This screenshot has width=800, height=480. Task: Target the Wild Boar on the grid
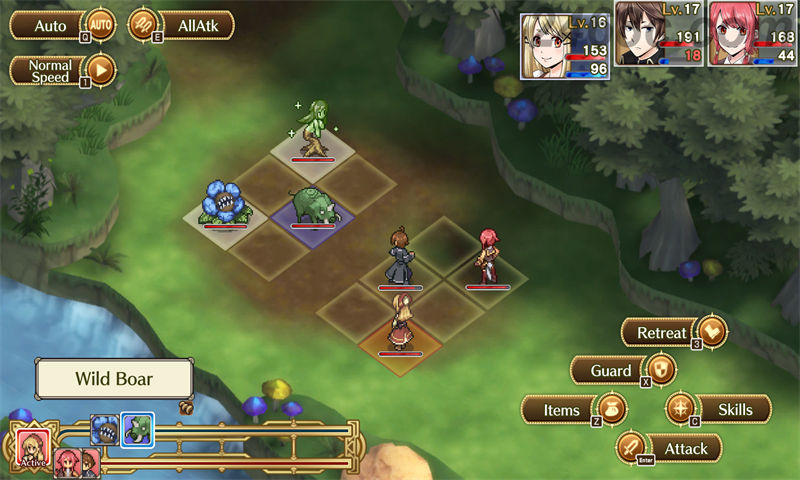pos(313,208)
